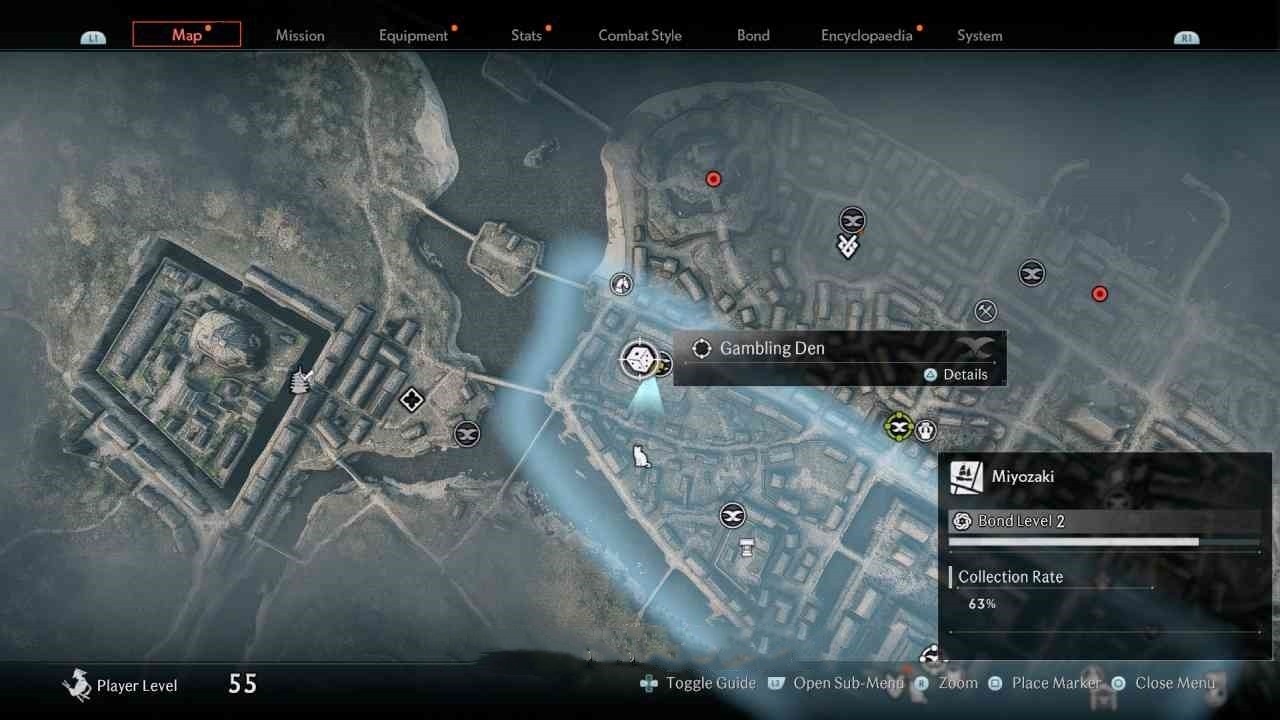Screen dimensions: 1280x720
Task: Select the Stats tab
Action: tap(526, 35)
